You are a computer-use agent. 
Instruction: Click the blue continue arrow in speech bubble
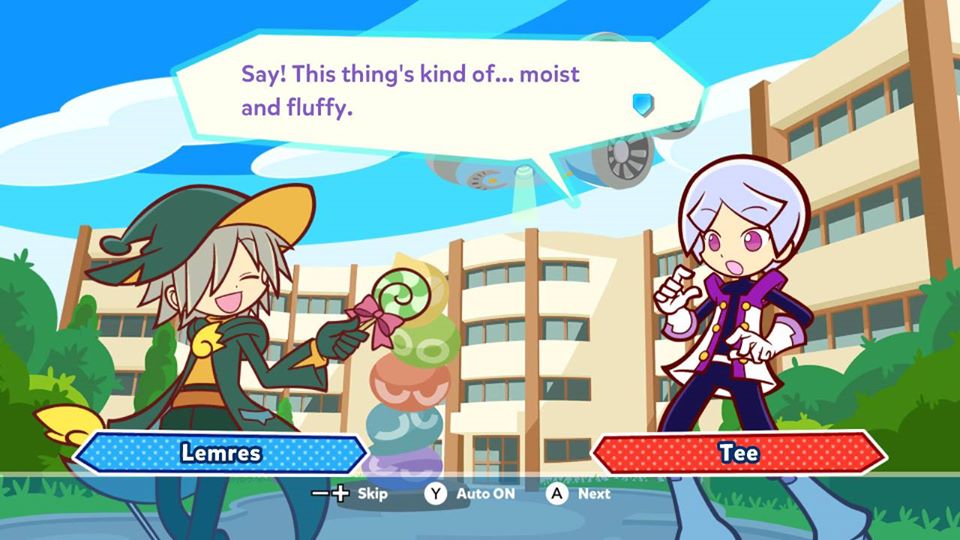point(642,104)
